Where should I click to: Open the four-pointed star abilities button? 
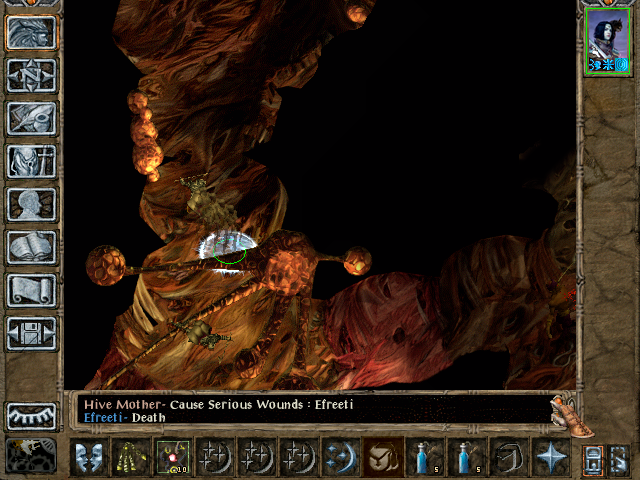(551, 457)
